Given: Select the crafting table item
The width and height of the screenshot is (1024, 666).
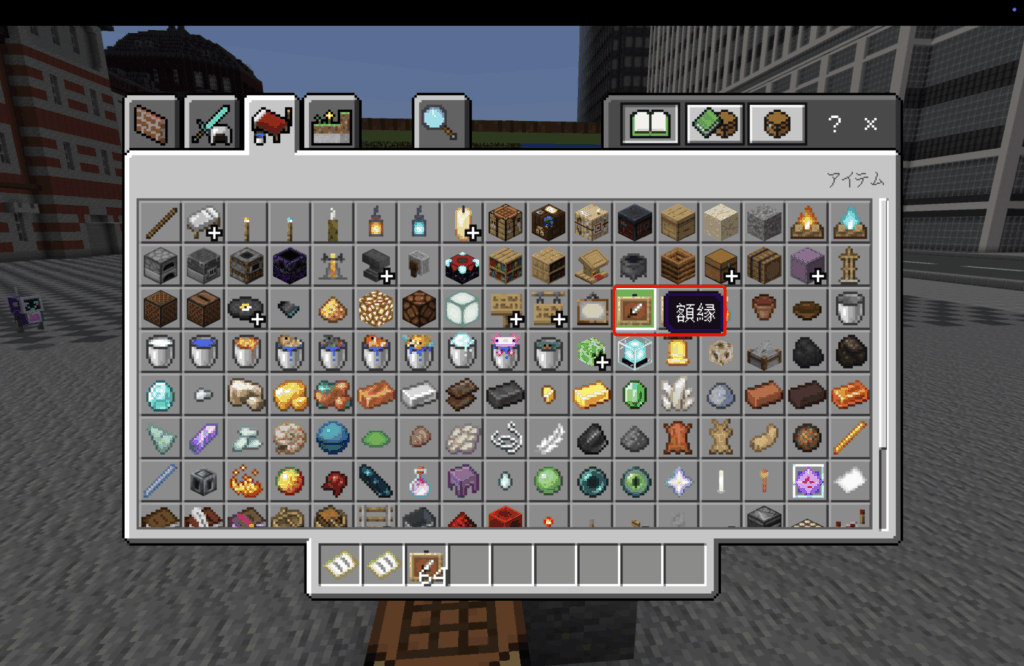Looking at the screenshot, I should click(x=505, y=222).
